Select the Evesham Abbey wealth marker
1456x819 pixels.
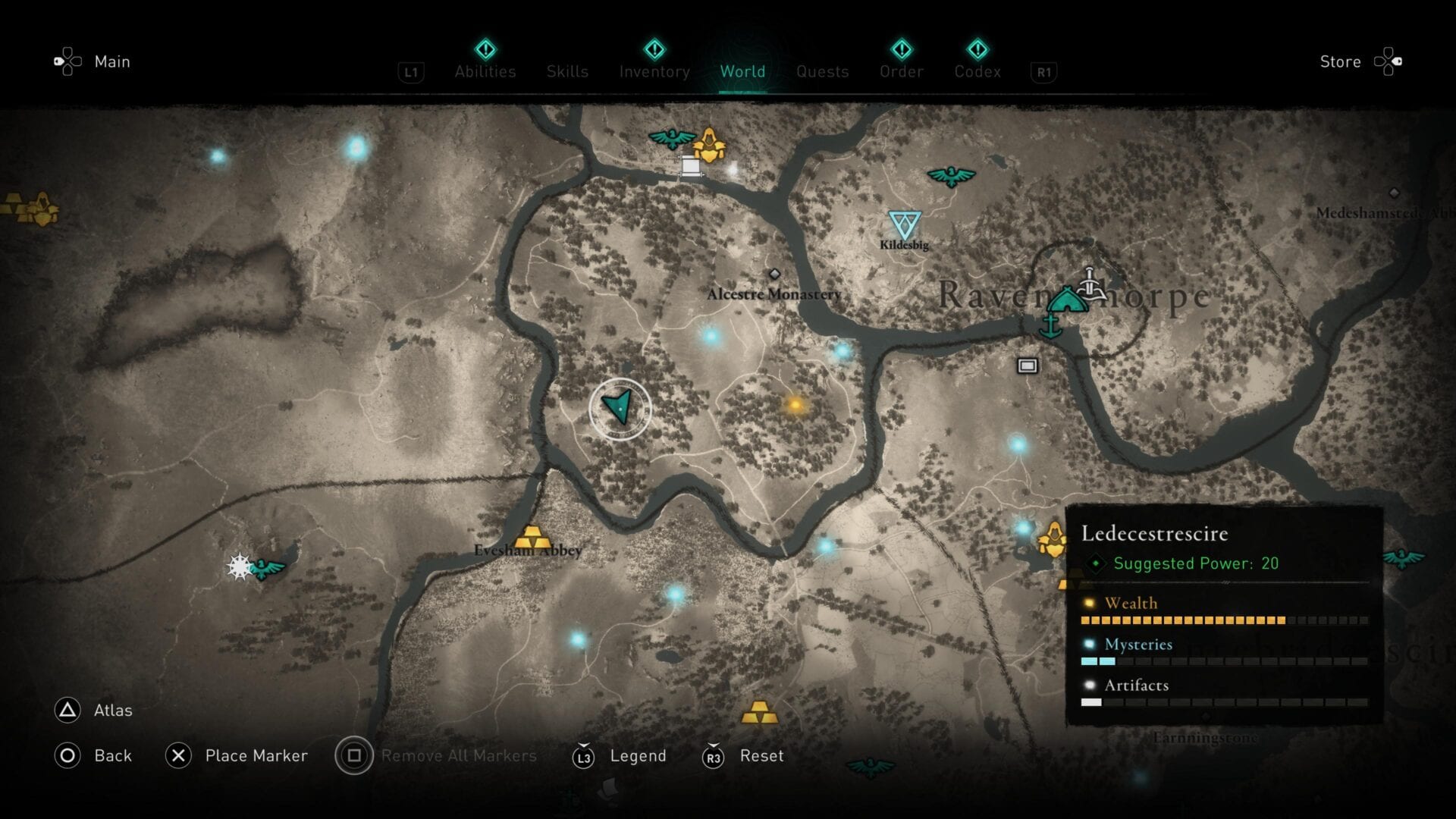(x=532, y=537)
